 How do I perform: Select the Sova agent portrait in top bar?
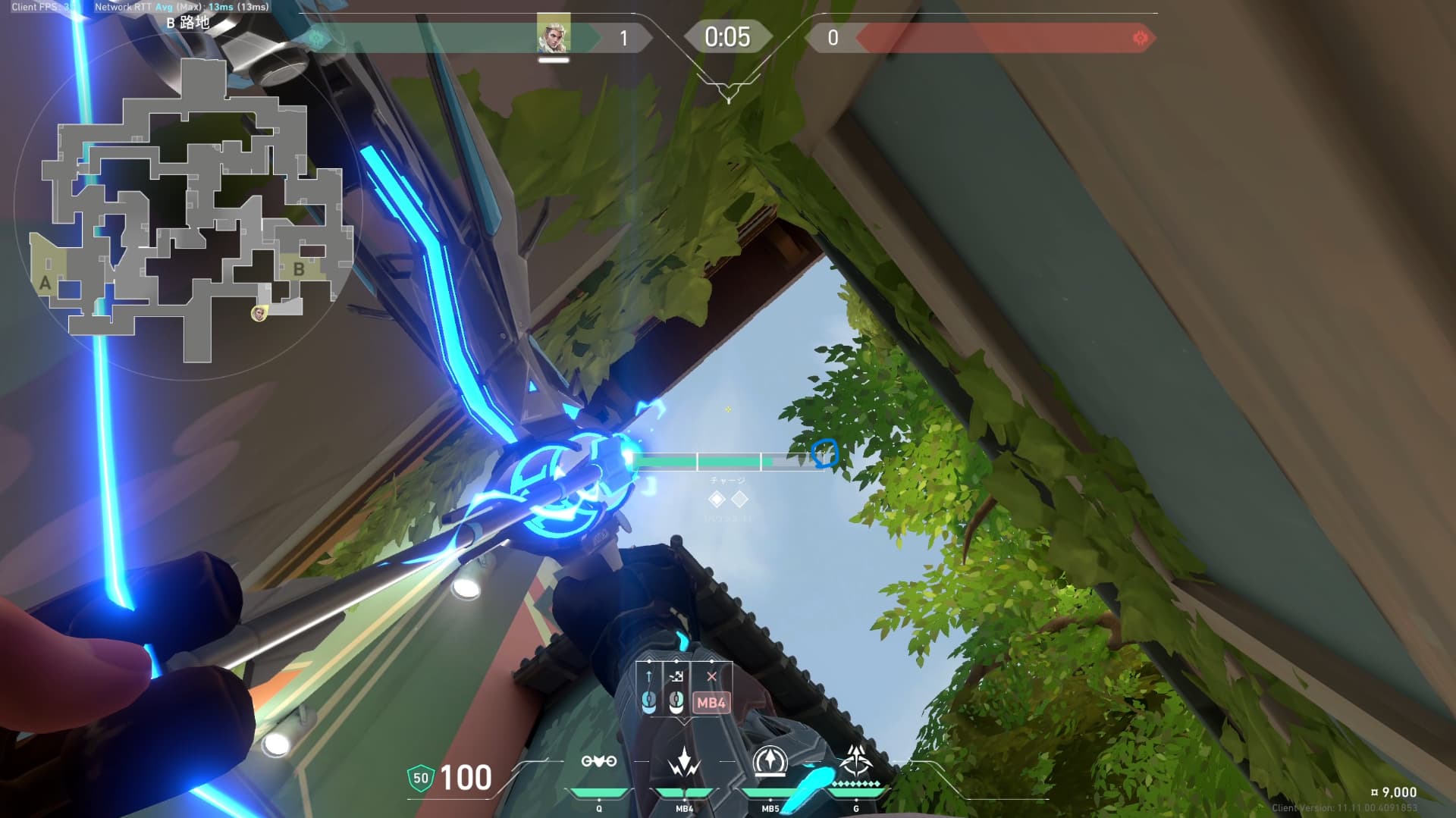553,34
